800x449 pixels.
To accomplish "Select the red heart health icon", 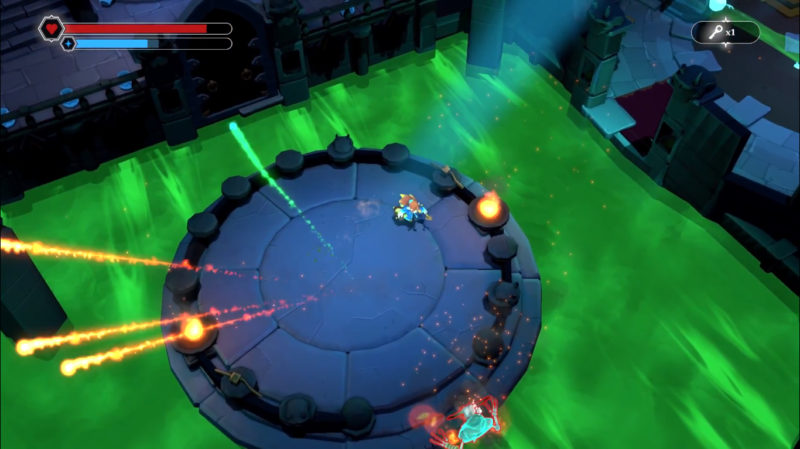I will point(51,28).
